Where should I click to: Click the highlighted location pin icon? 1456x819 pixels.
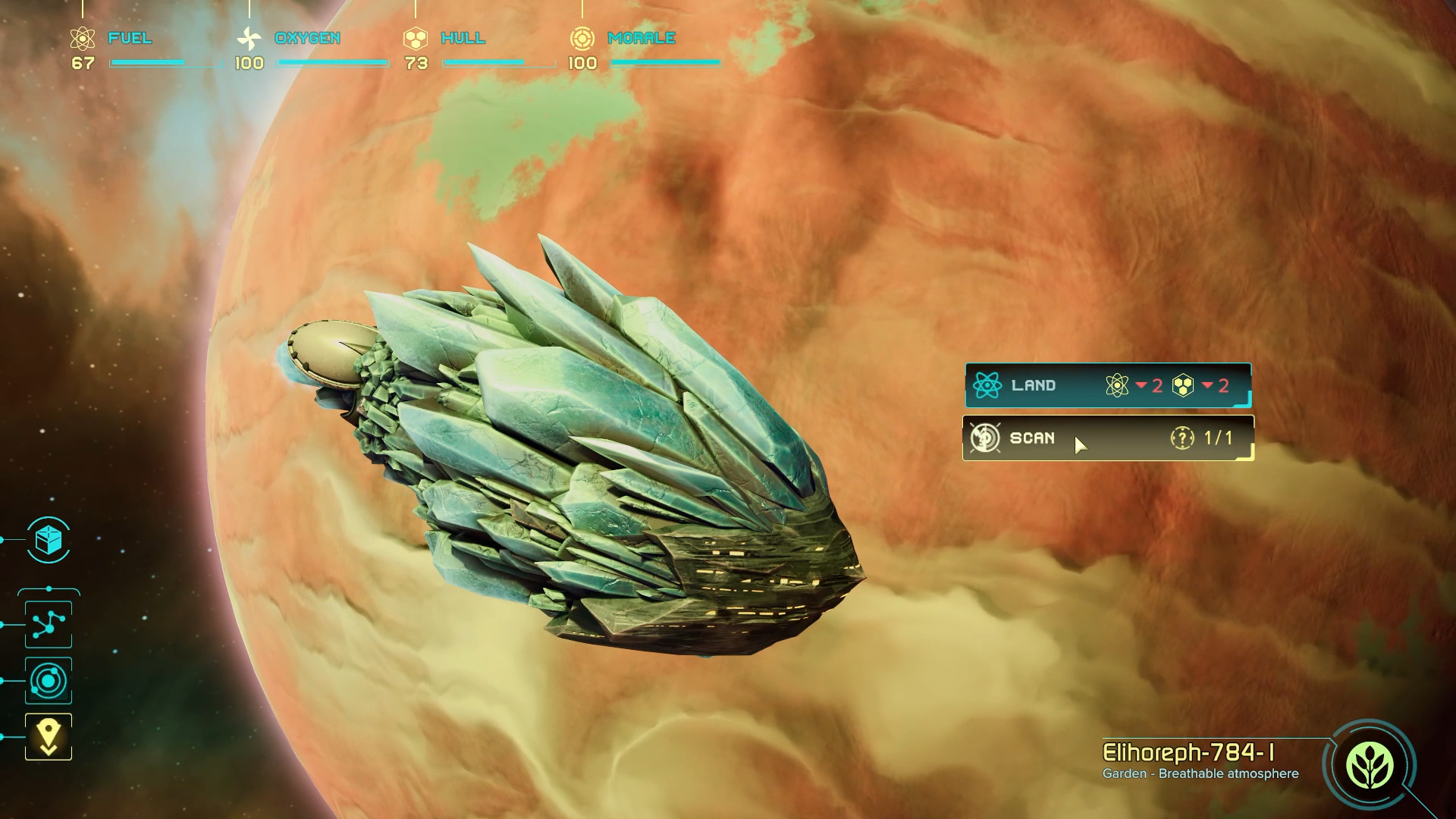tap(48, 734)
